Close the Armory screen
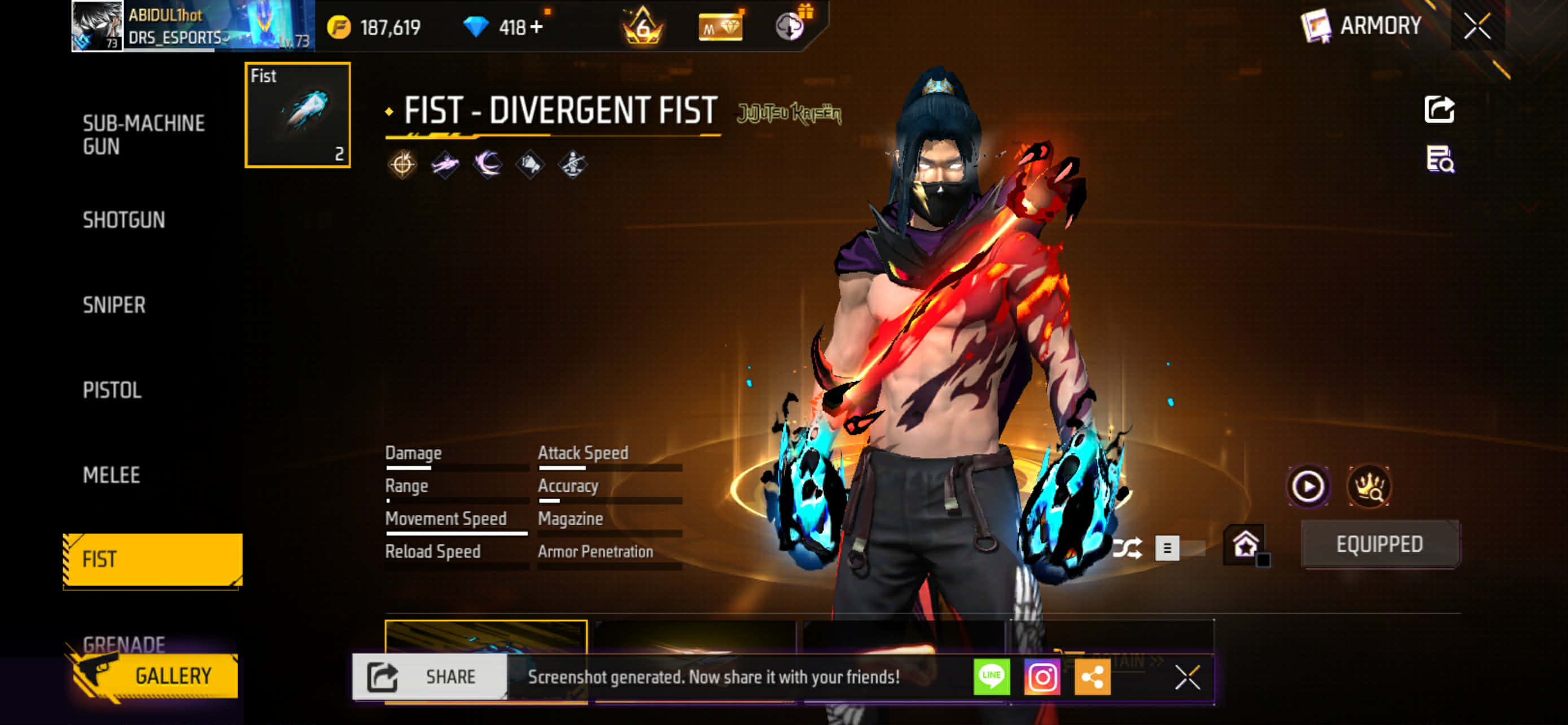Image resolution: width=1568 pixels, height=725 pixels. click(x=1477, y=26)
